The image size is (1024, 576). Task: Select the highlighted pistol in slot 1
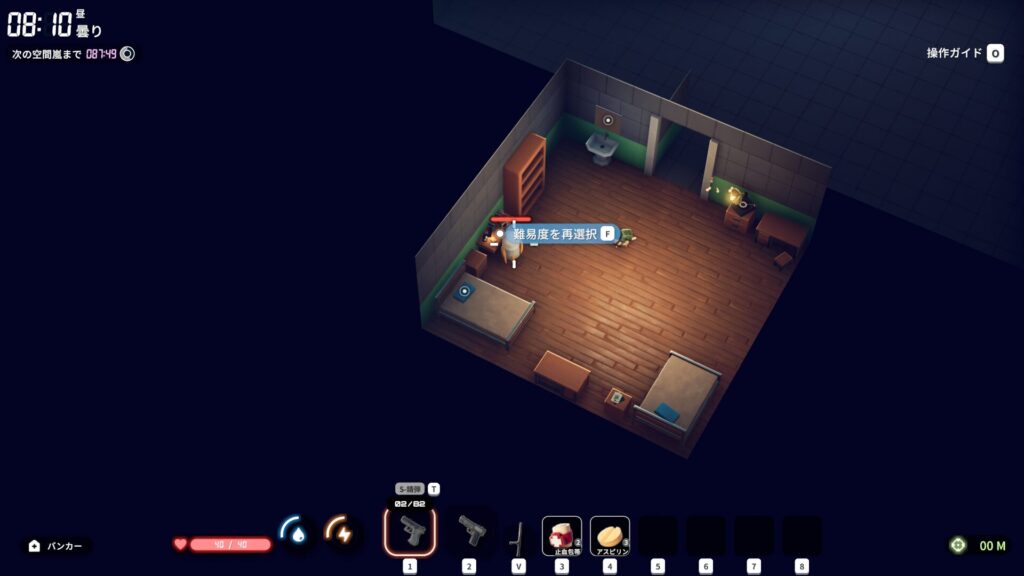410,531
